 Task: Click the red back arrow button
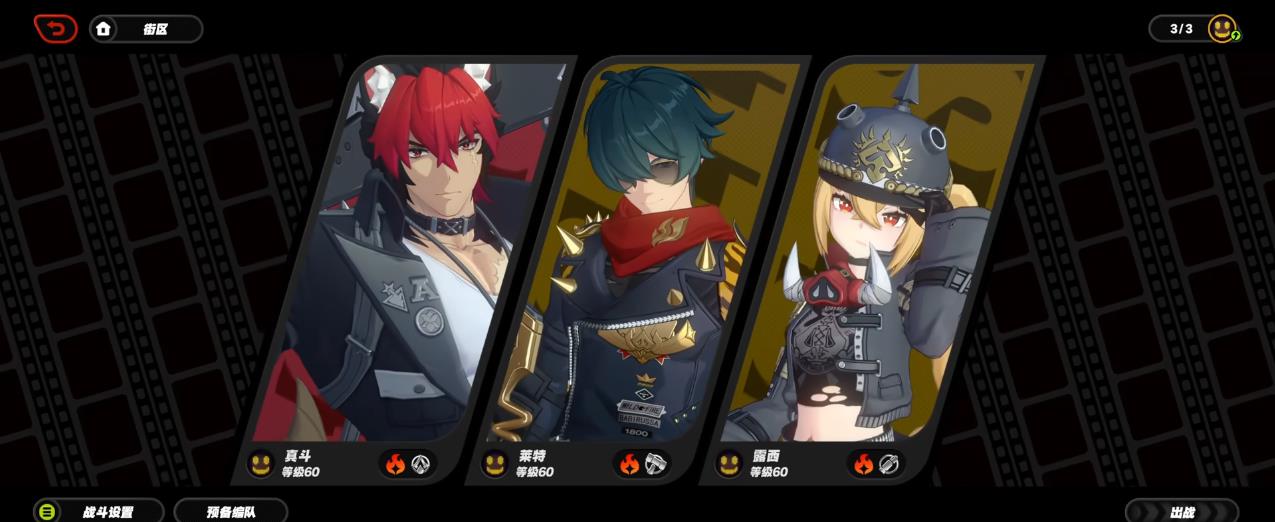tap(55, 28)
